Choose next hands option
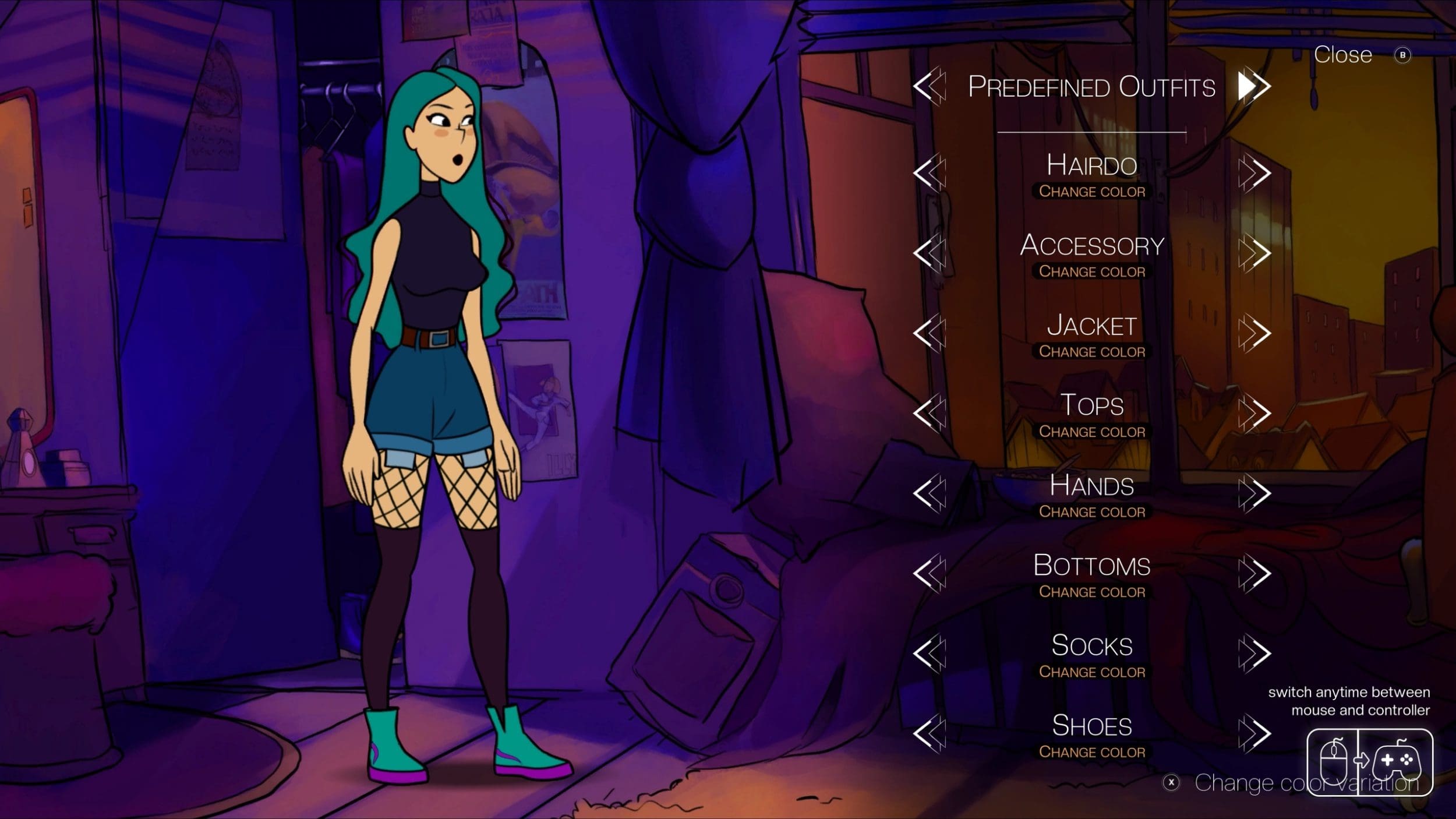1456x819 pixels. coord(1254,493)
